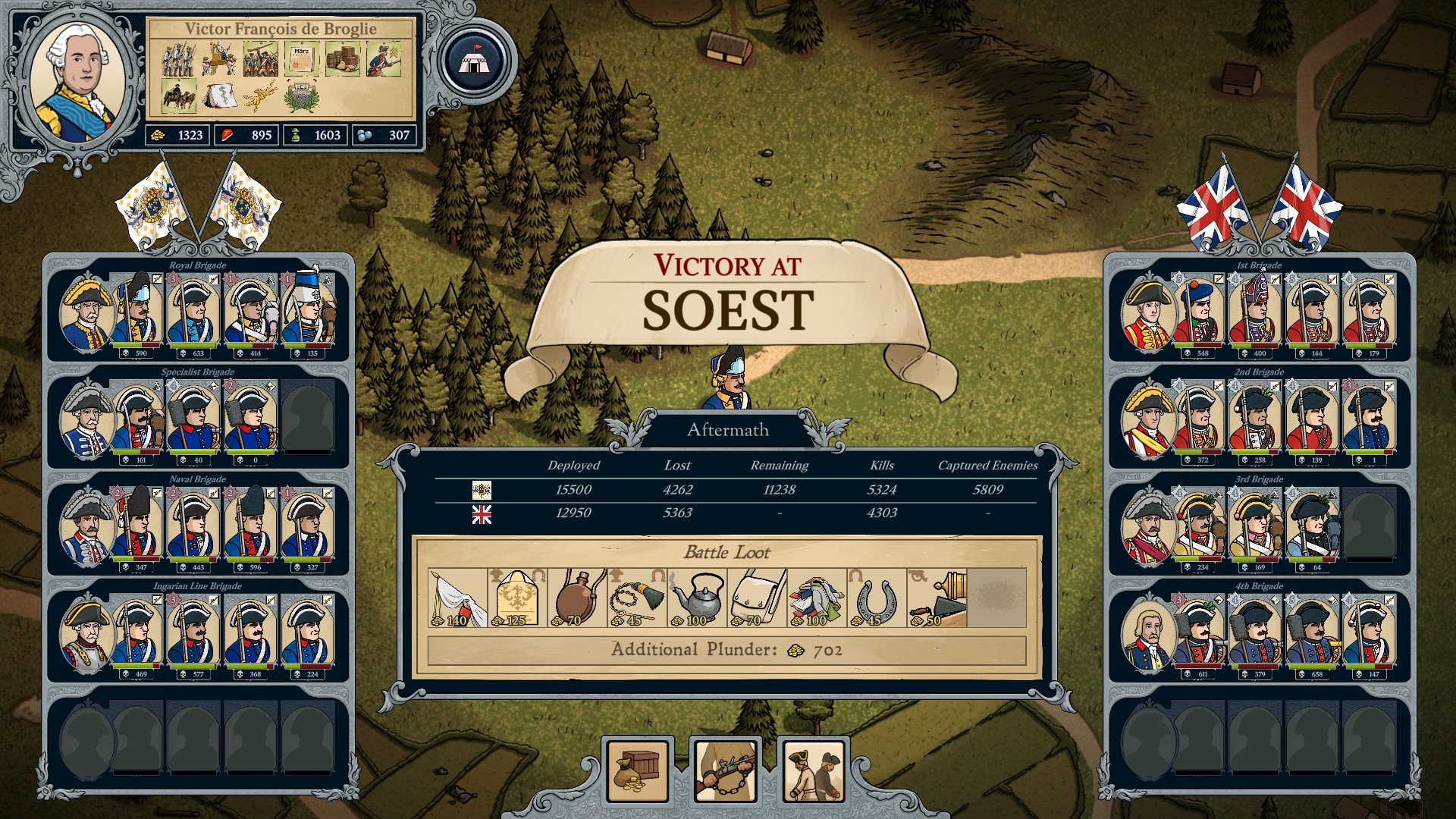
Task: Click Victor François de Broglie's portrait
Action: point(80,79)
